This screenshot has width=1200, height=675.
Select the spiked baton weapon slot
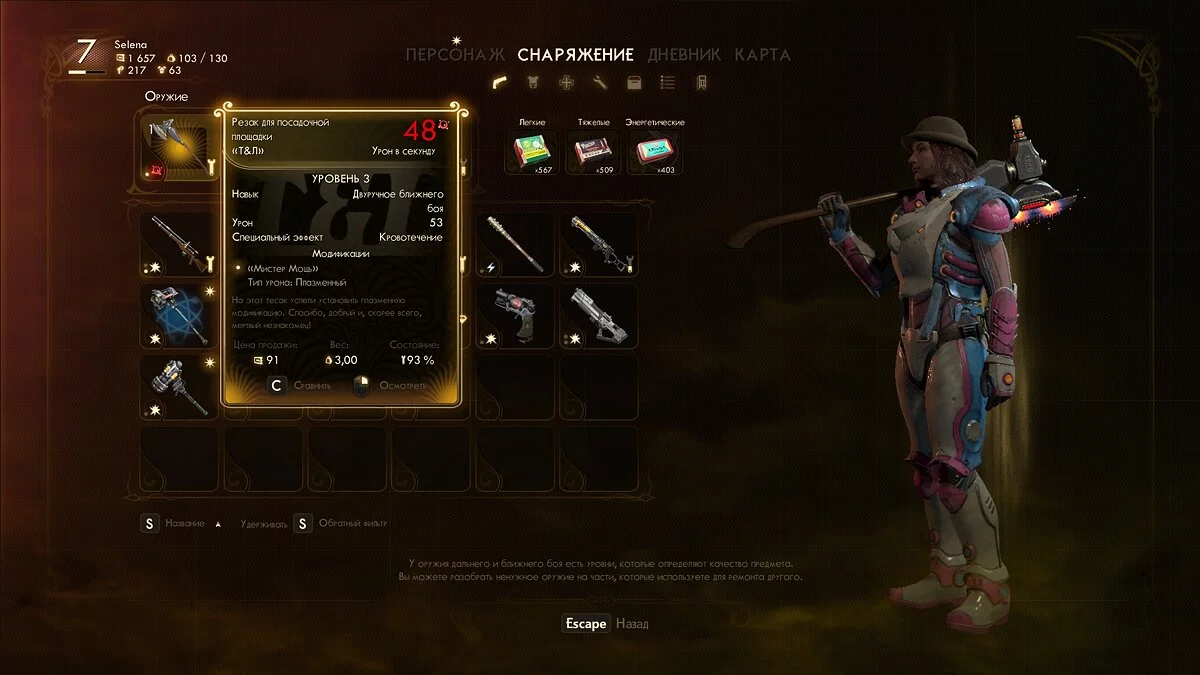pos(515,243)
